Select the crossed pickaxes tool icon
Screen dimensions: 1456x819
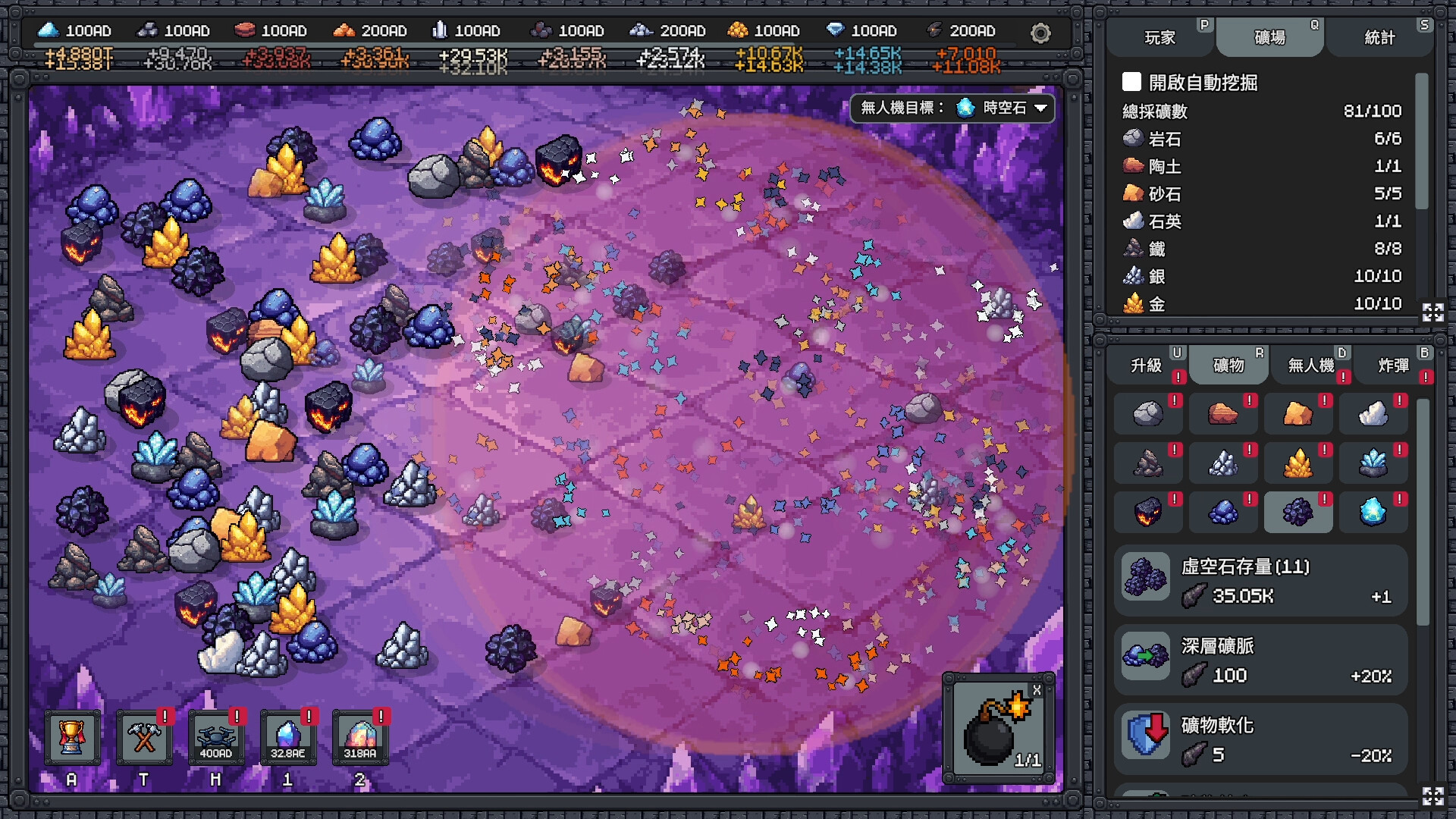(144, 736)
